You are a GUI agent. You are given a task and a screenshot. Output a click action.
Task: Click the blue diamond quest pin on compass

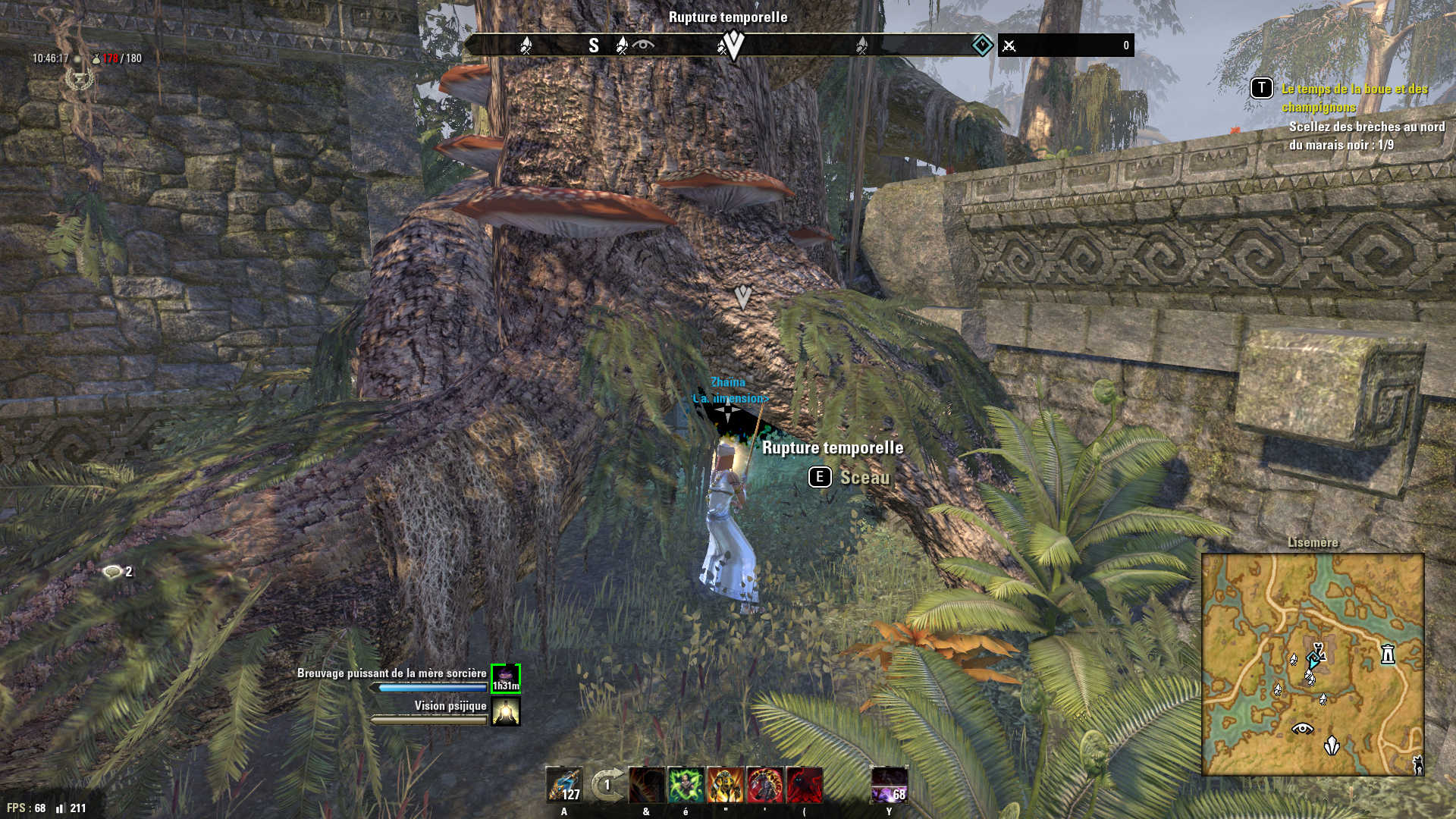(x=982, y=45)
